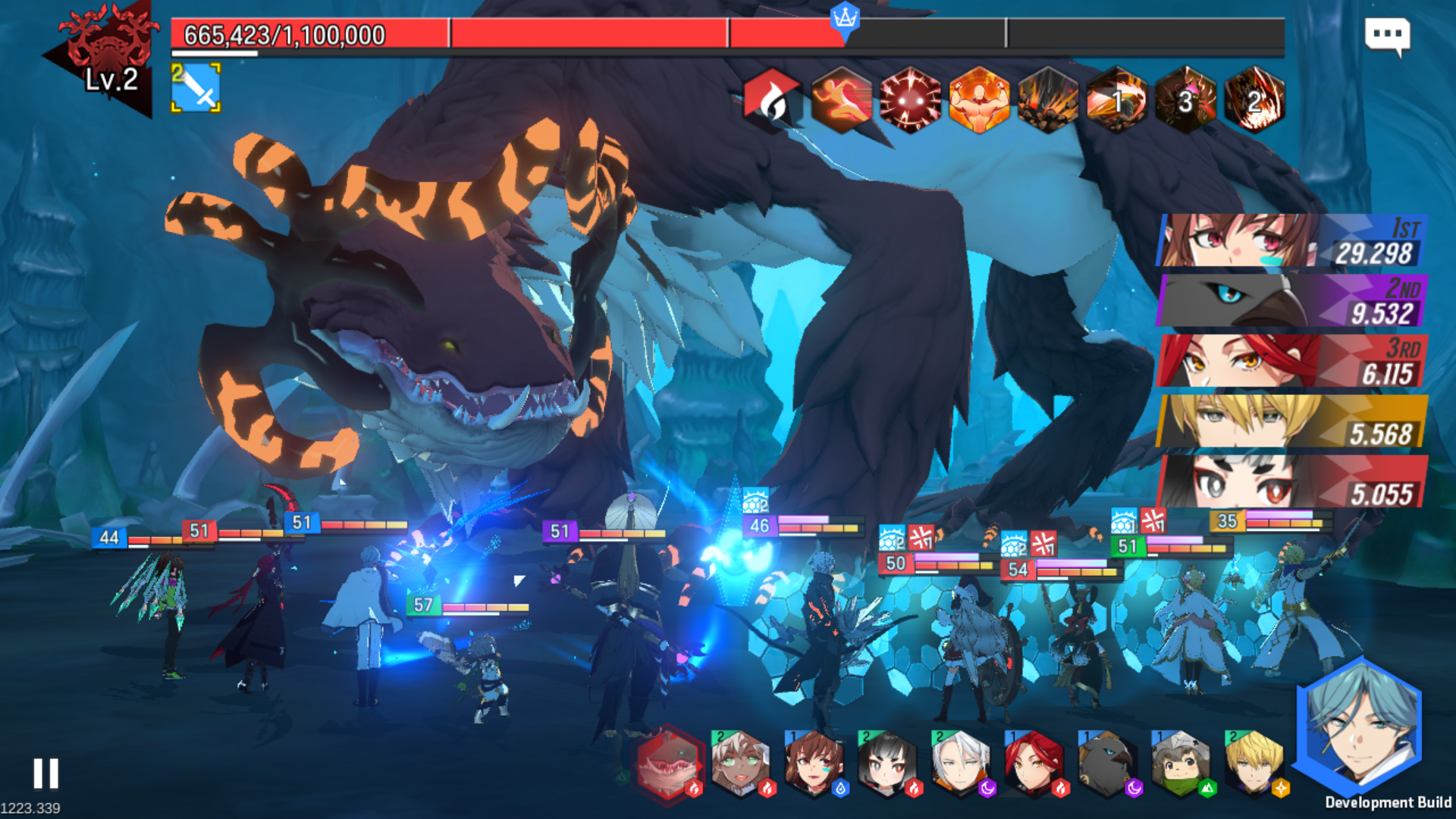The width and height of the screenshot is (1456, 819).
Task: Inspect the red fire element boss icon
Action: pyautogui.click(x=771, y=100)
